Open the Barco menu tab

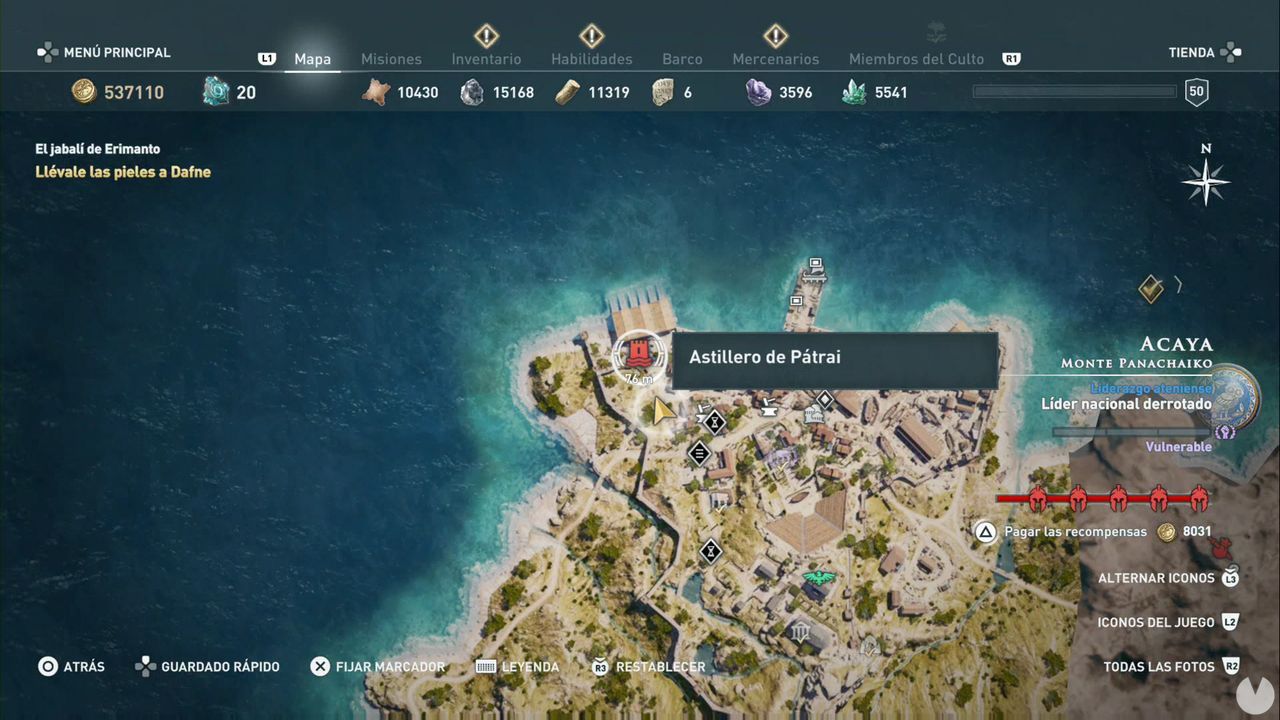coord(682,58)
